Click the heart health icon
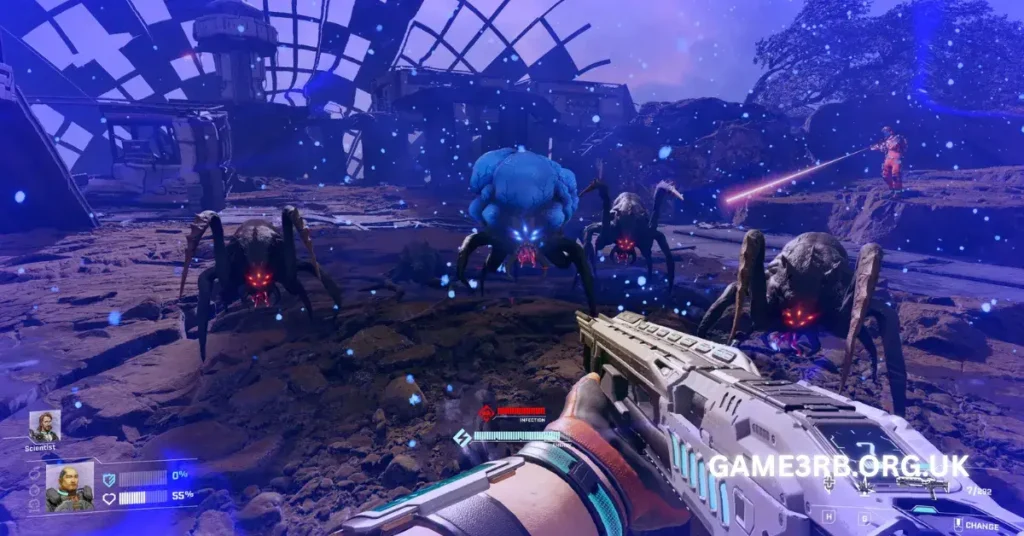Viewport: 1024px width, 536px height. 109,497
